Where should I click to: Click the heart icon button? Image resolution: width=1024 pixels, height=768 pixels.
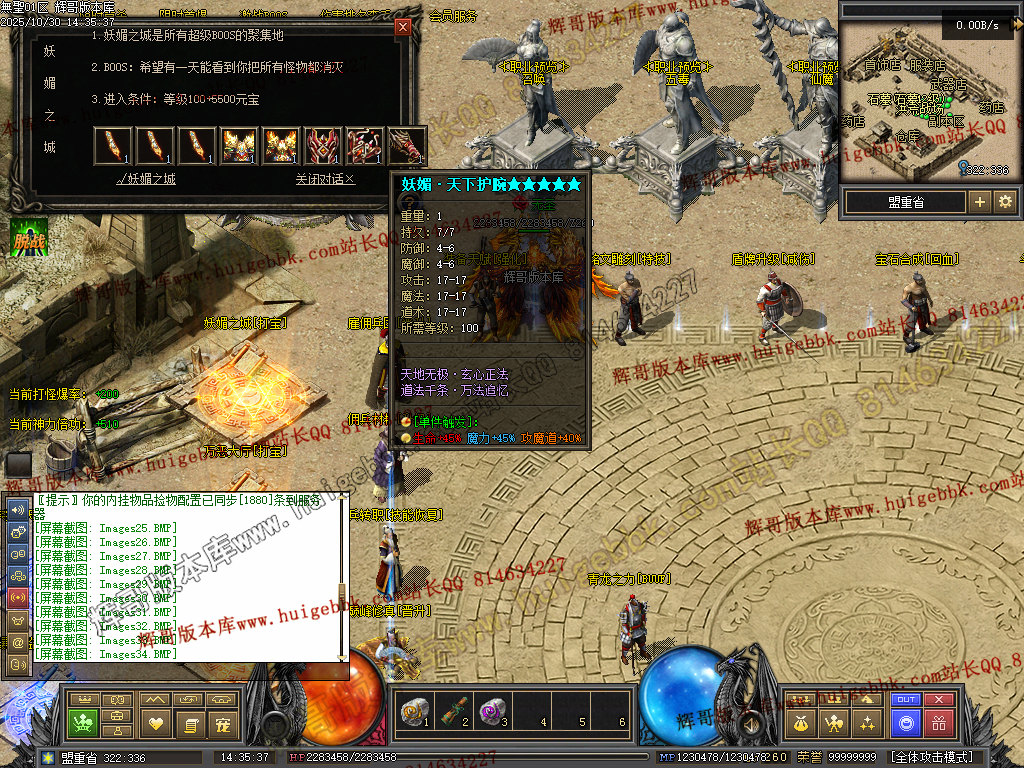(x=155, y=722)
